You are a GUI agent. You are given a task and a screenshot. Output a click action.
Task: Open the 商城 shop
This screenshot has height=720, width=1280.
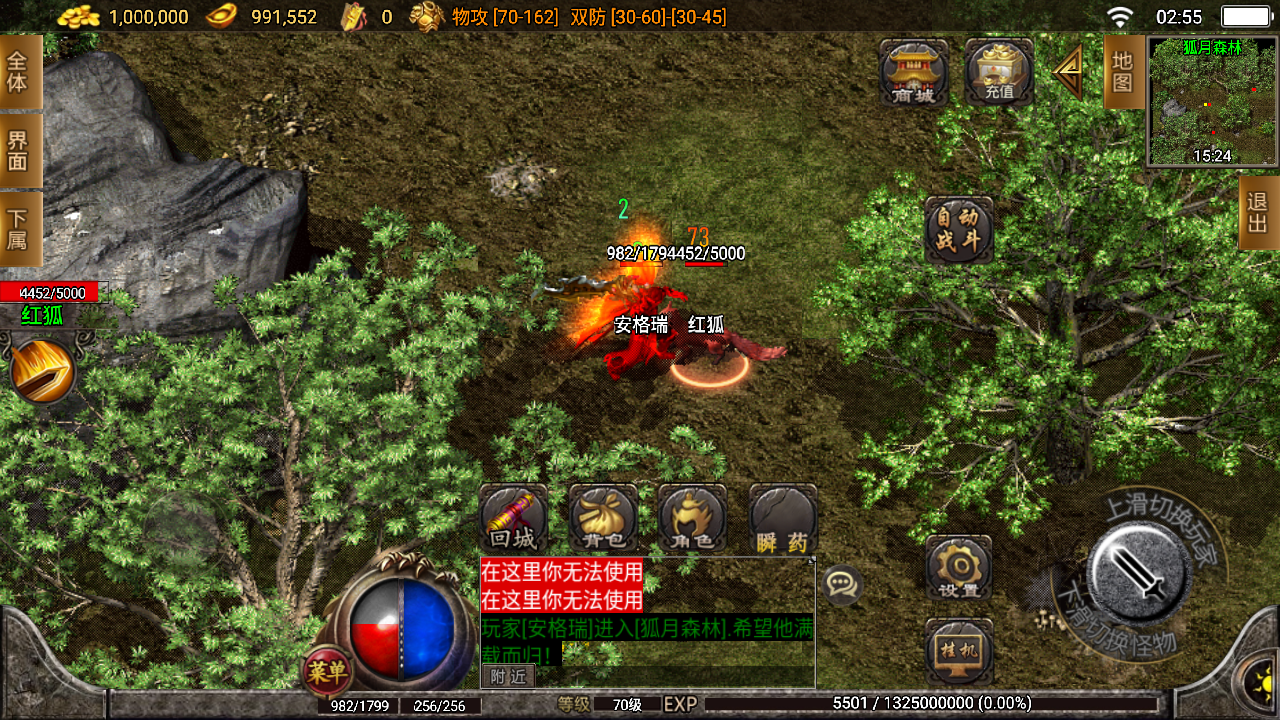(x=913, y=72)
